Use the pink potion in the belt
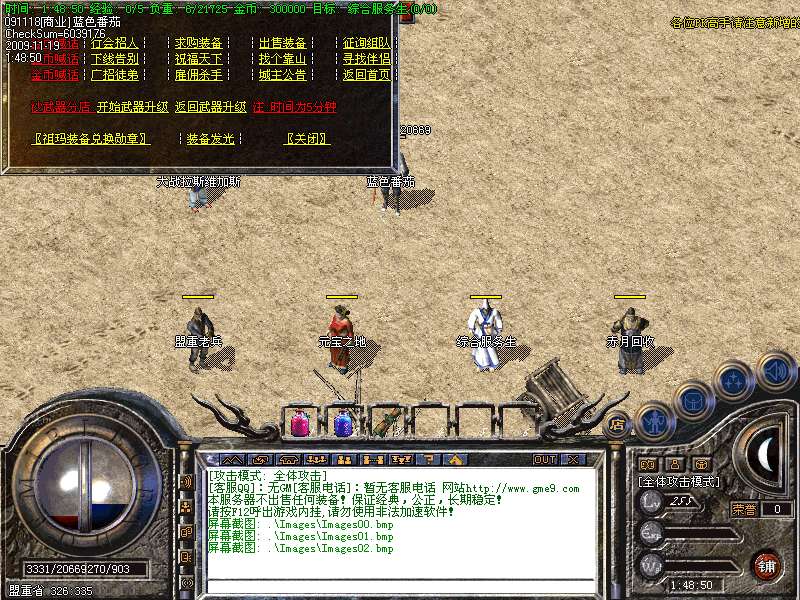800x600 pixels. [300, 424]
